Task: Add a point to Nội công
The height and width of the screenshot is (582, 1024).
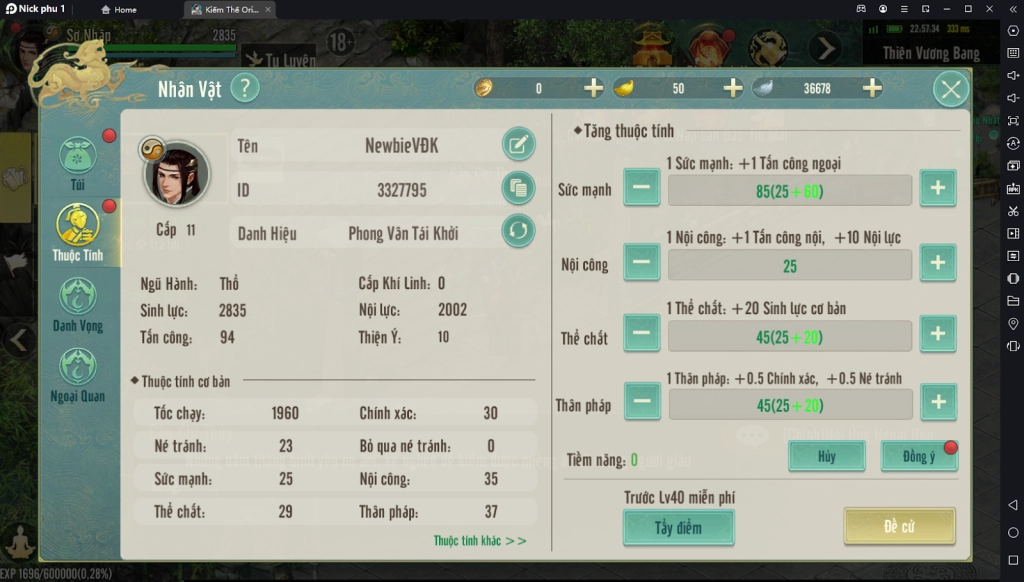Action: pyautogui.click(x=937, y=263)
